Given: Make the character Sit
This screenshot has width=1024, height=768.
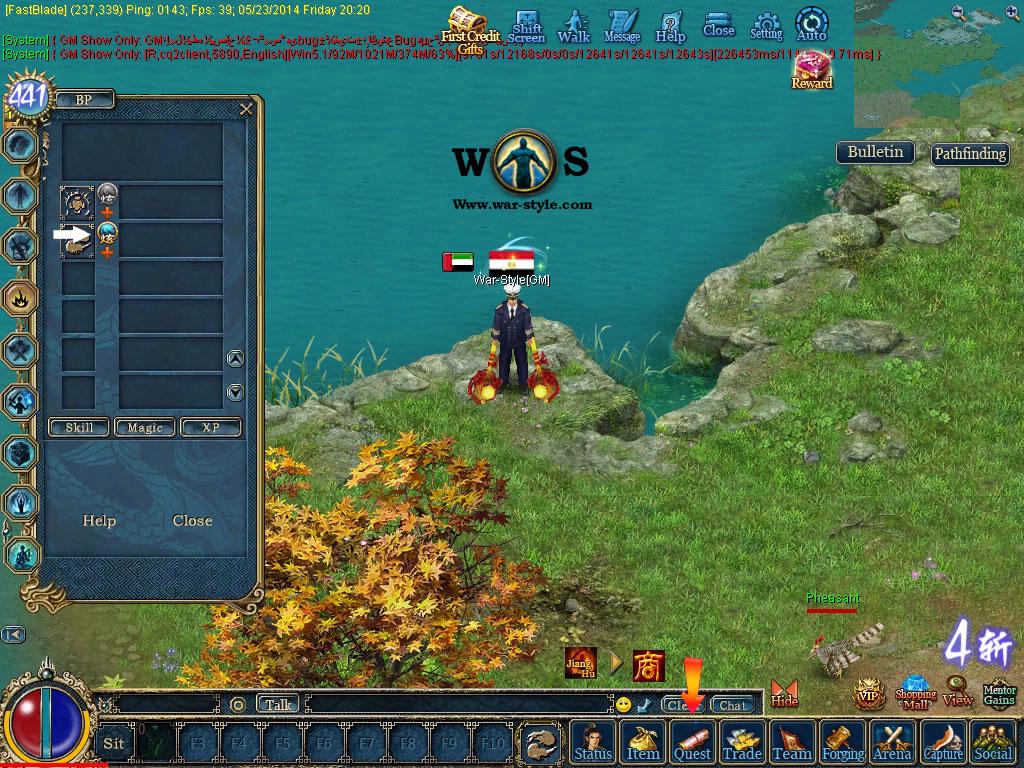Looking at the screenshot, I should coord(114,743).
